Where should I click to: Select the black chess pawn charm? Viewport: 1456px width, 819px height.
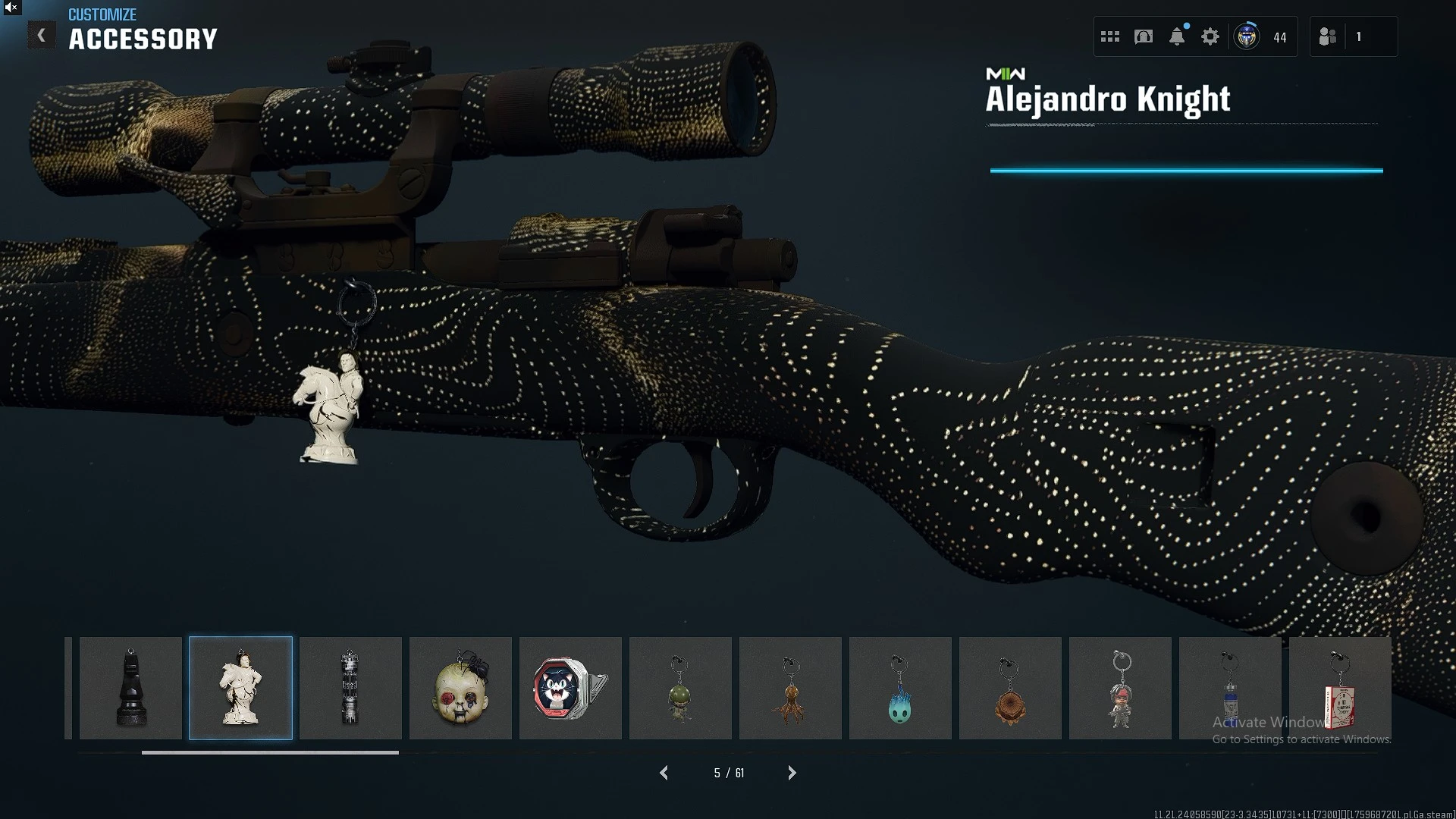[130, 688]
